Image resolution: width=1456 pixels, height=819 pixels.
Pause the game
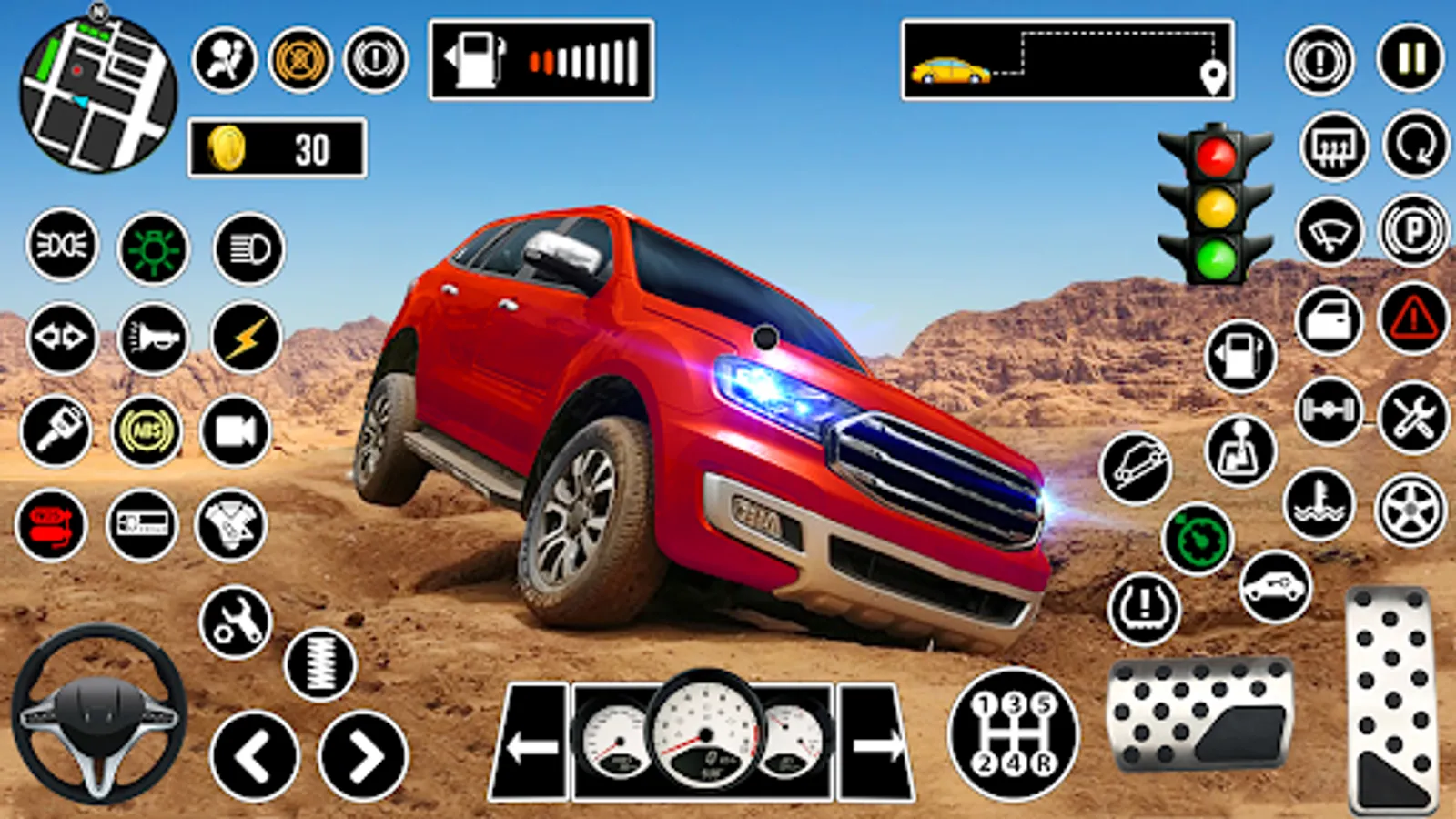1410,59
